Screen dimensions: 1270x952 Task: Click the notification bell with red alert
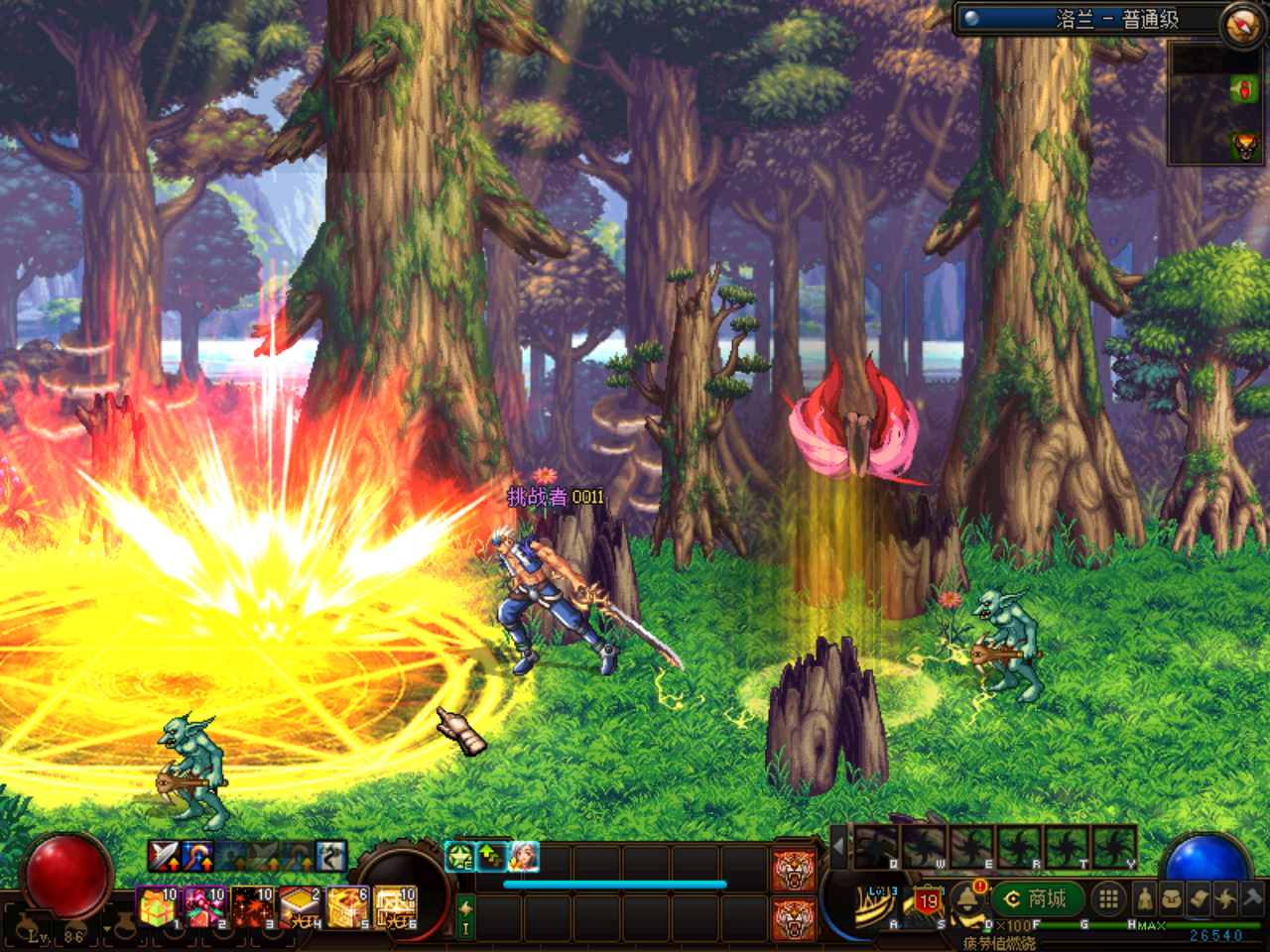[967, 898]
